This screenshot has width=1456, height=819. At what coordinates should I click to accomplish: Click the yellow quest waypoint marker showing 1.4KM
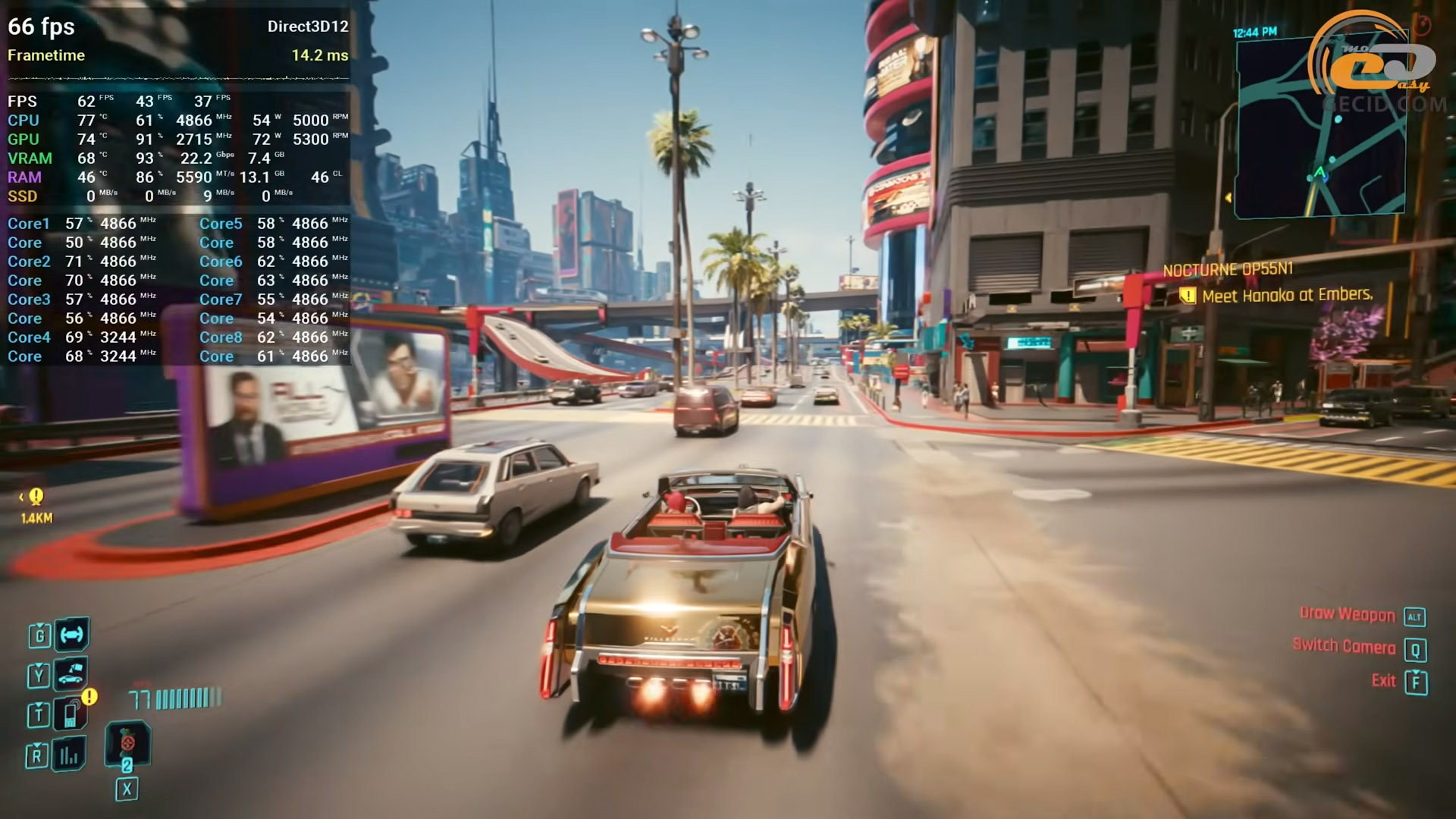coord(36,497)
